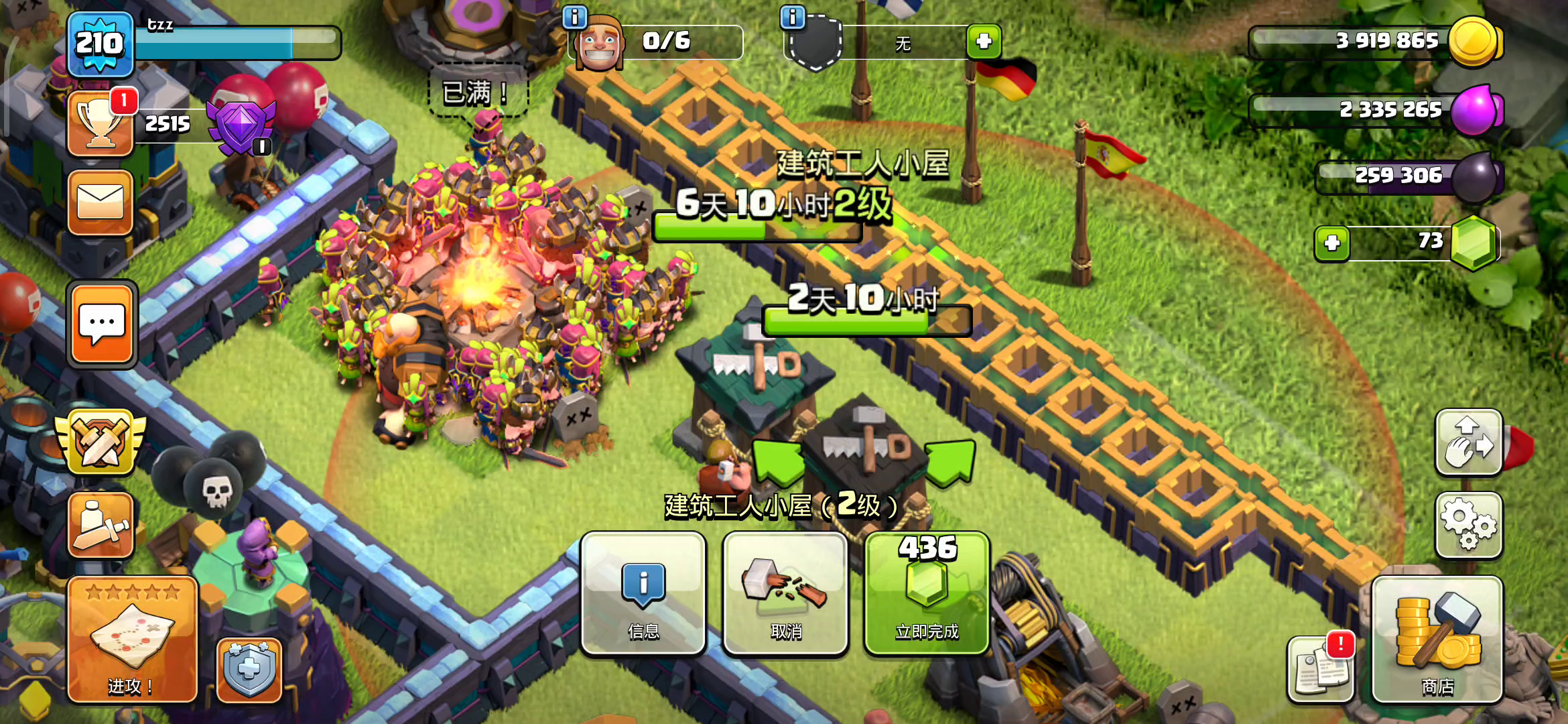Tap the level 210 experience badge

tap(100, 44)
